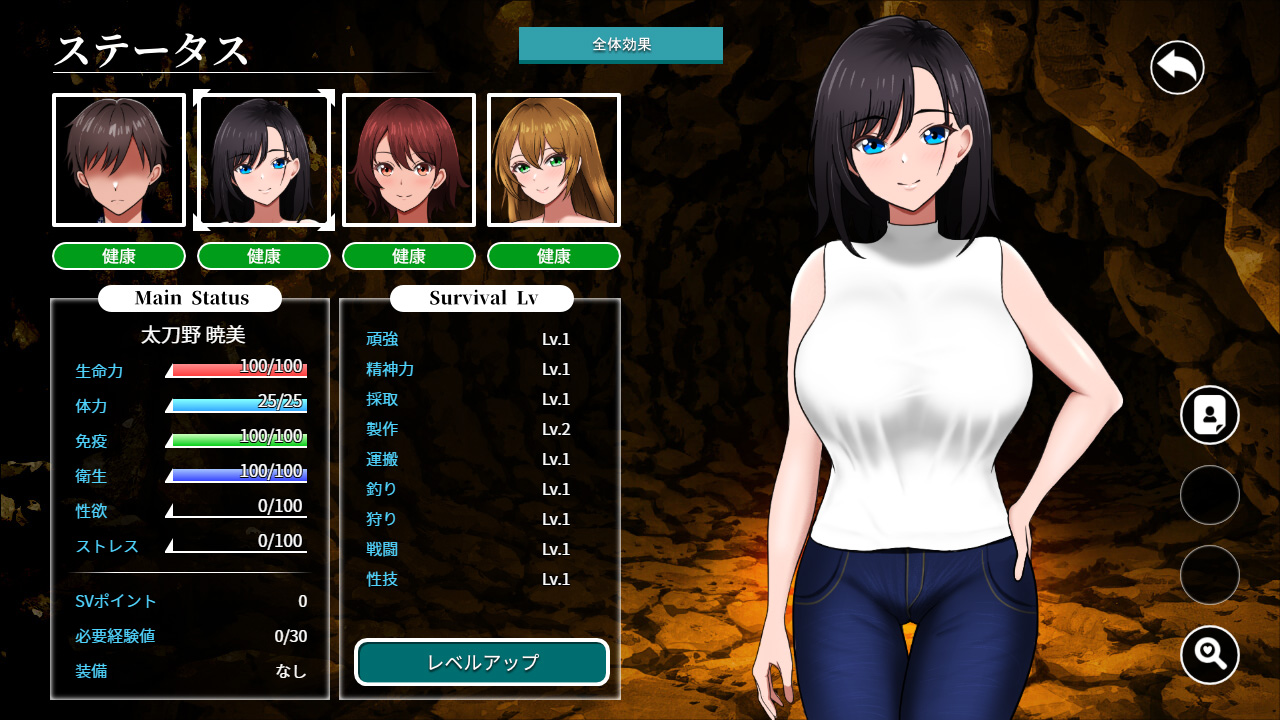The image size is (1280, 720).
Task: Pick the blonde green-eyed girl portrait
Action: click(554, 160)
